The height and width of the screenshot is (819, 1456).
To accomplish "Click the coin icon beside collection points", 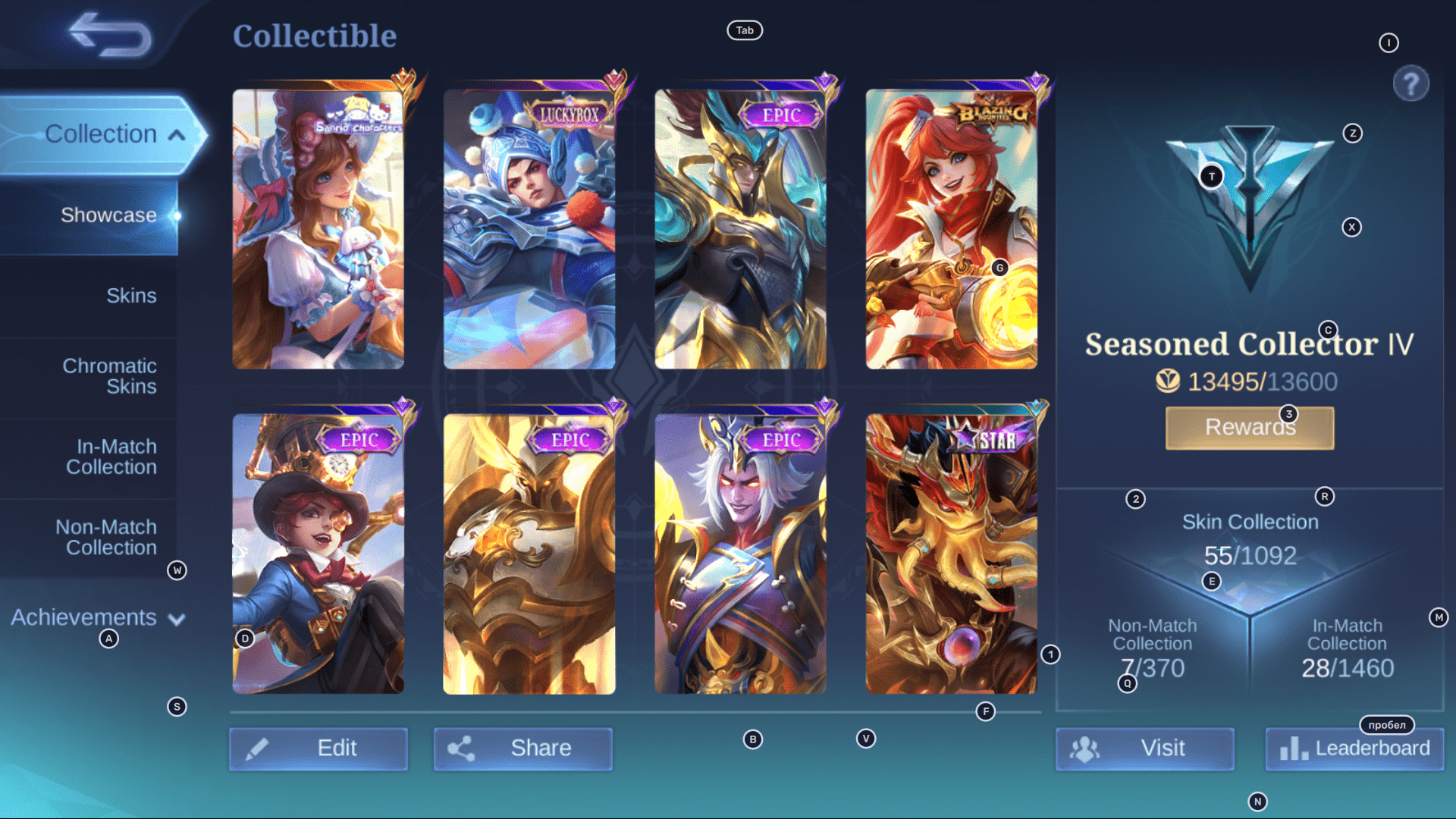I will tap(1178, 382).
